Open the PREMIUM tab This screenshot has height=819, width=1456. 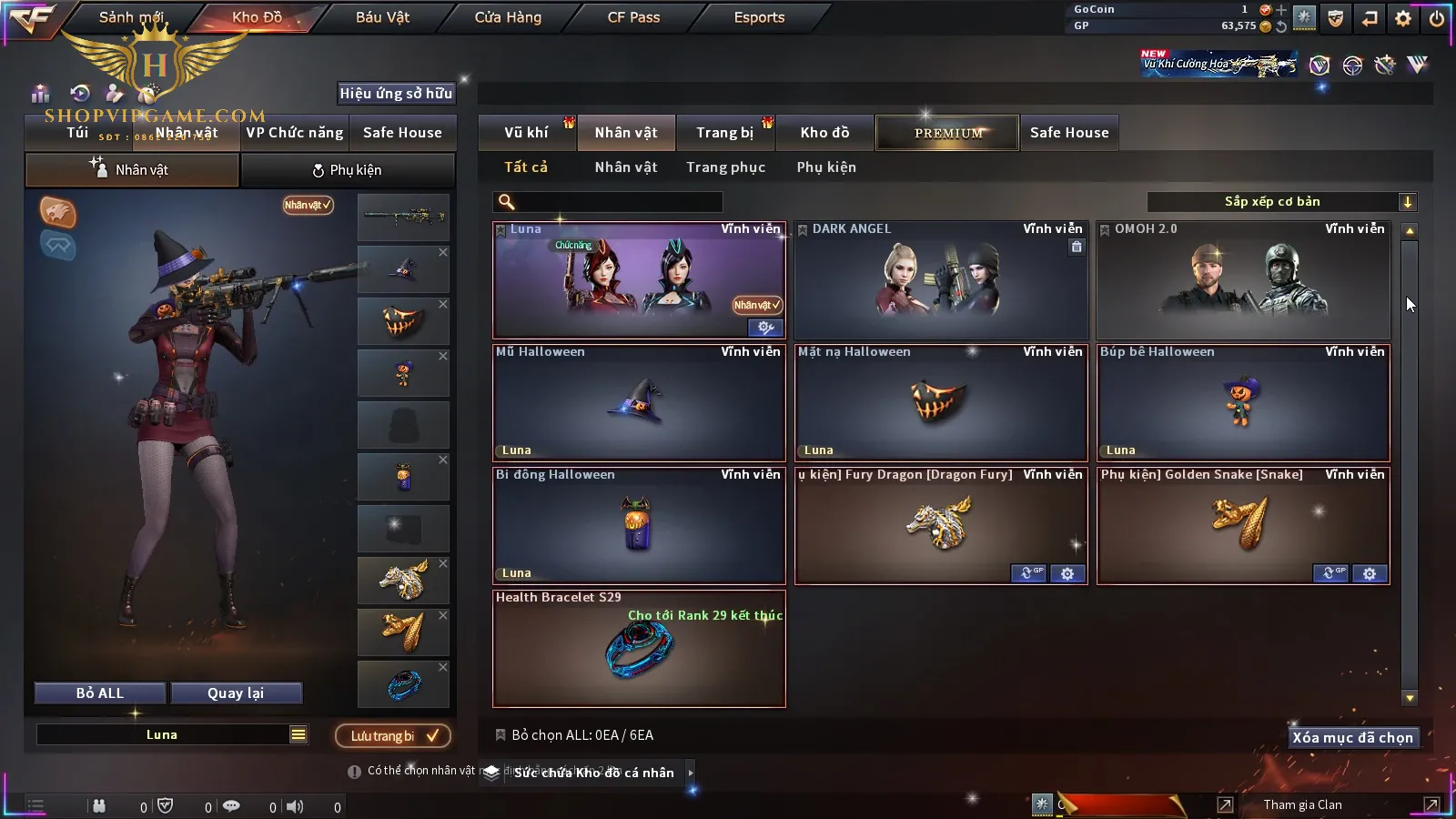point(947,133)
